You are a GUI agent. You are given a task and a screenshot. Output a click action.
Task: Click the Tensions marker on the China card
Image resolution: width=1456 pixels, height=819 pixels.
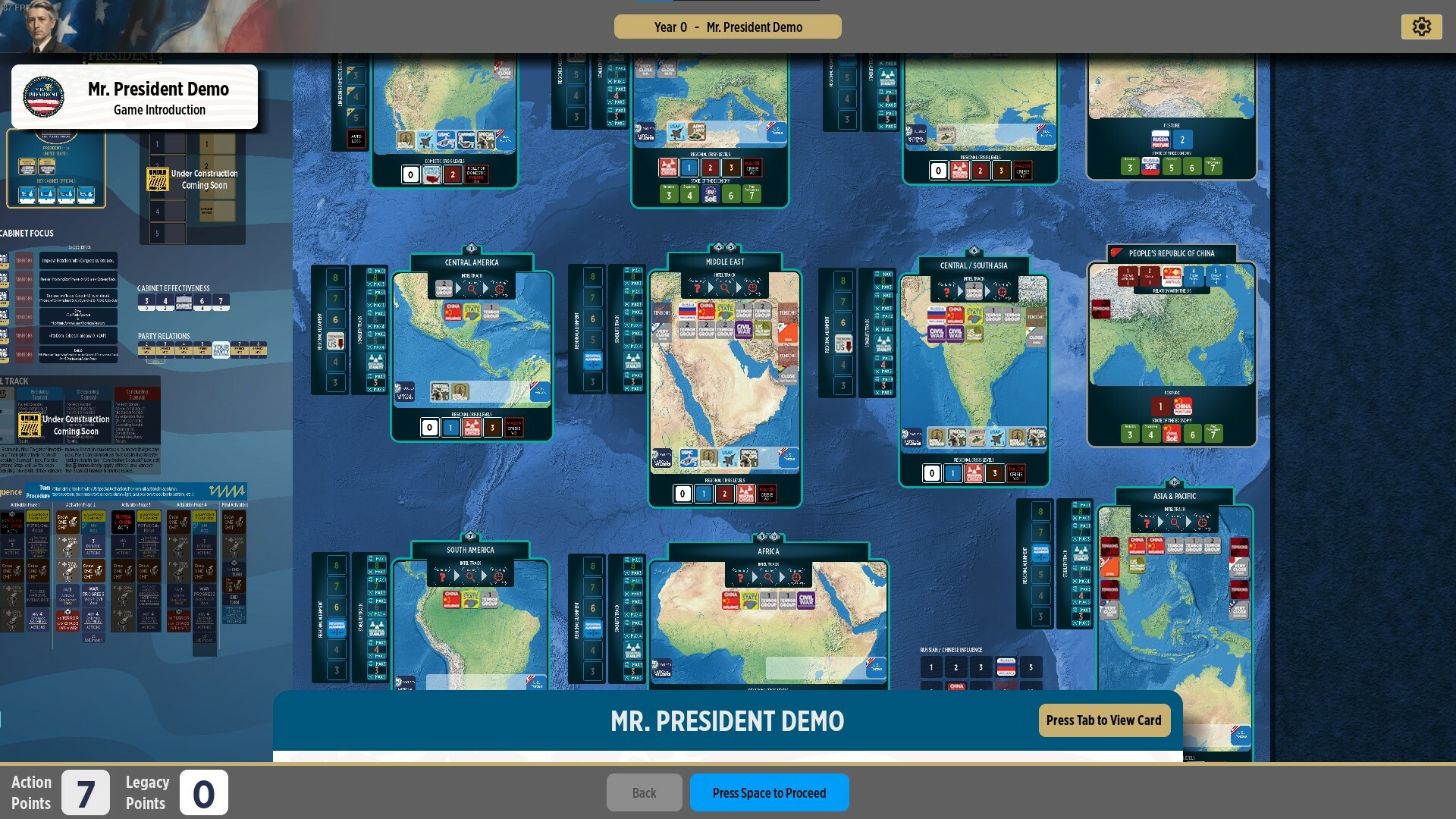tap(1101, 309)
